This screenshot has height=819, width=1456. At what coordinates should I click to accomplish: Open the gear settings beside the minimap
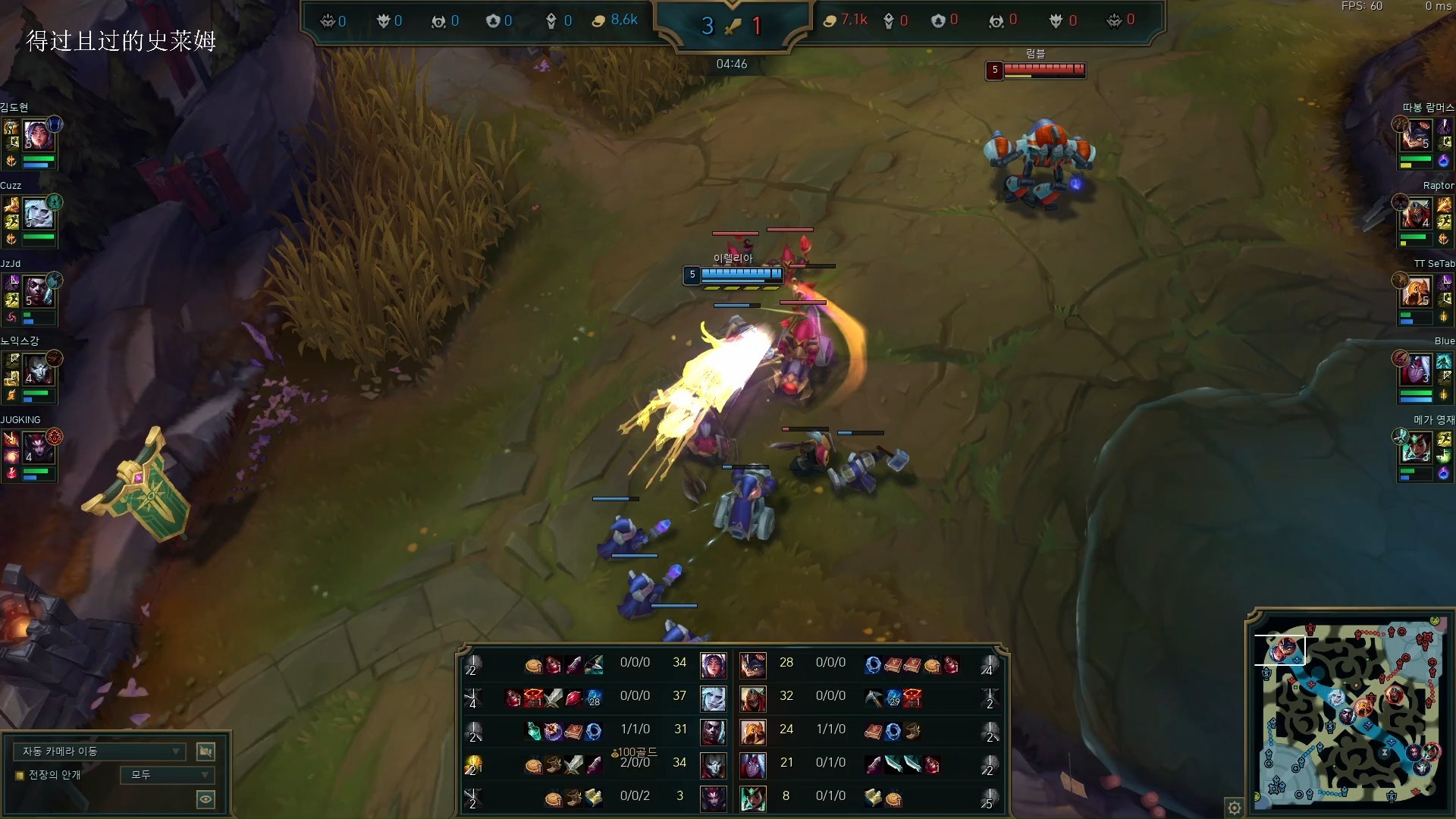1235,808
